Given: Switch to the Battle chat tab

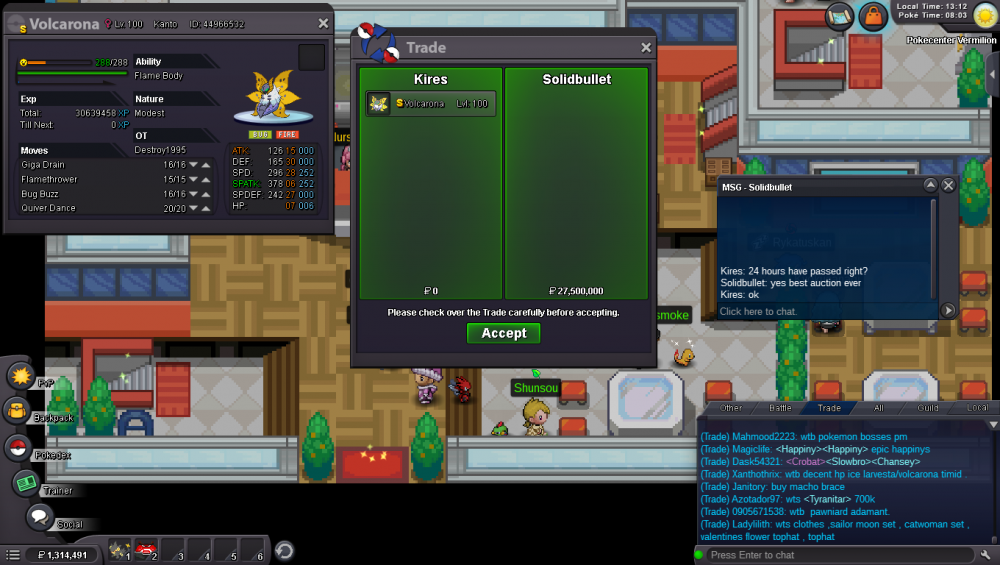Looking at the screenshot, I should [x=780, y=408].
